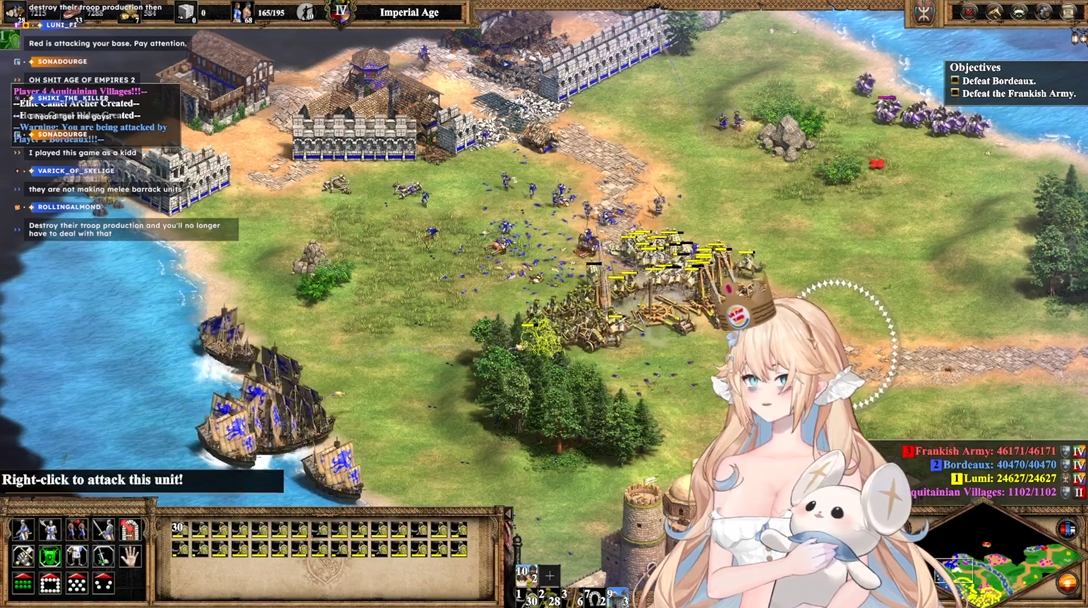Select the staggered formation button
Viewport: 1088px width, 608px height.
pyautogui.click(x=76, y=584)
